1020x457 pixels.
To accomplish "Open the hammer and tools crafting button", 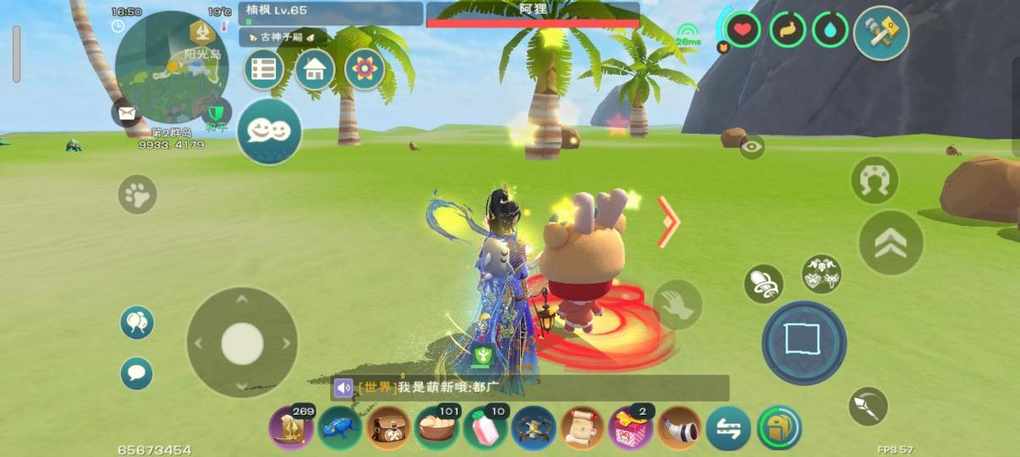I will (x=881, y=33).
